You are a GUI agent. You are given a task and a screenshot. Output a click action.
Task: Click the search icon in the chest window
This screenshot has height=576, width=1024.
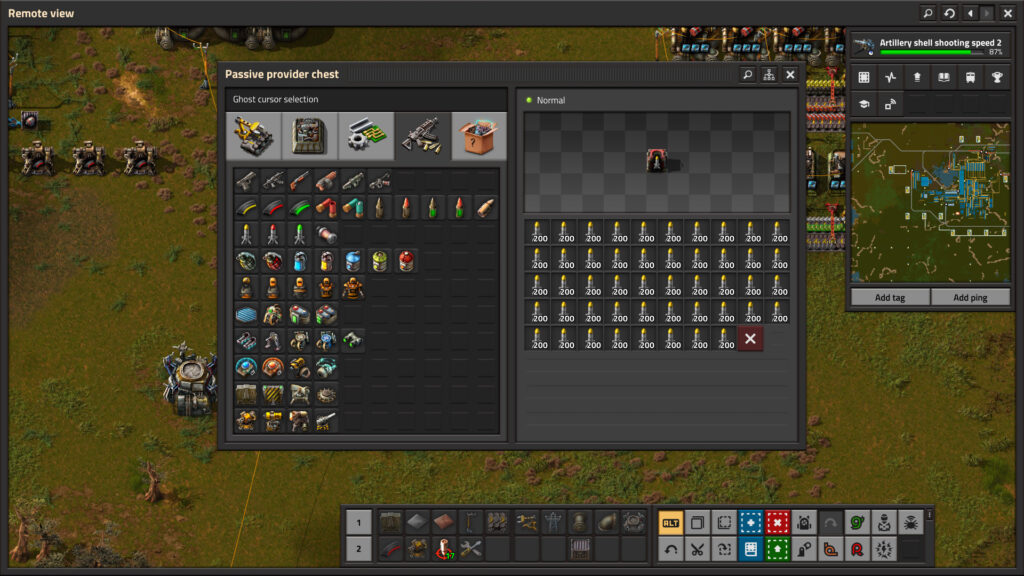tap(747, 74)
